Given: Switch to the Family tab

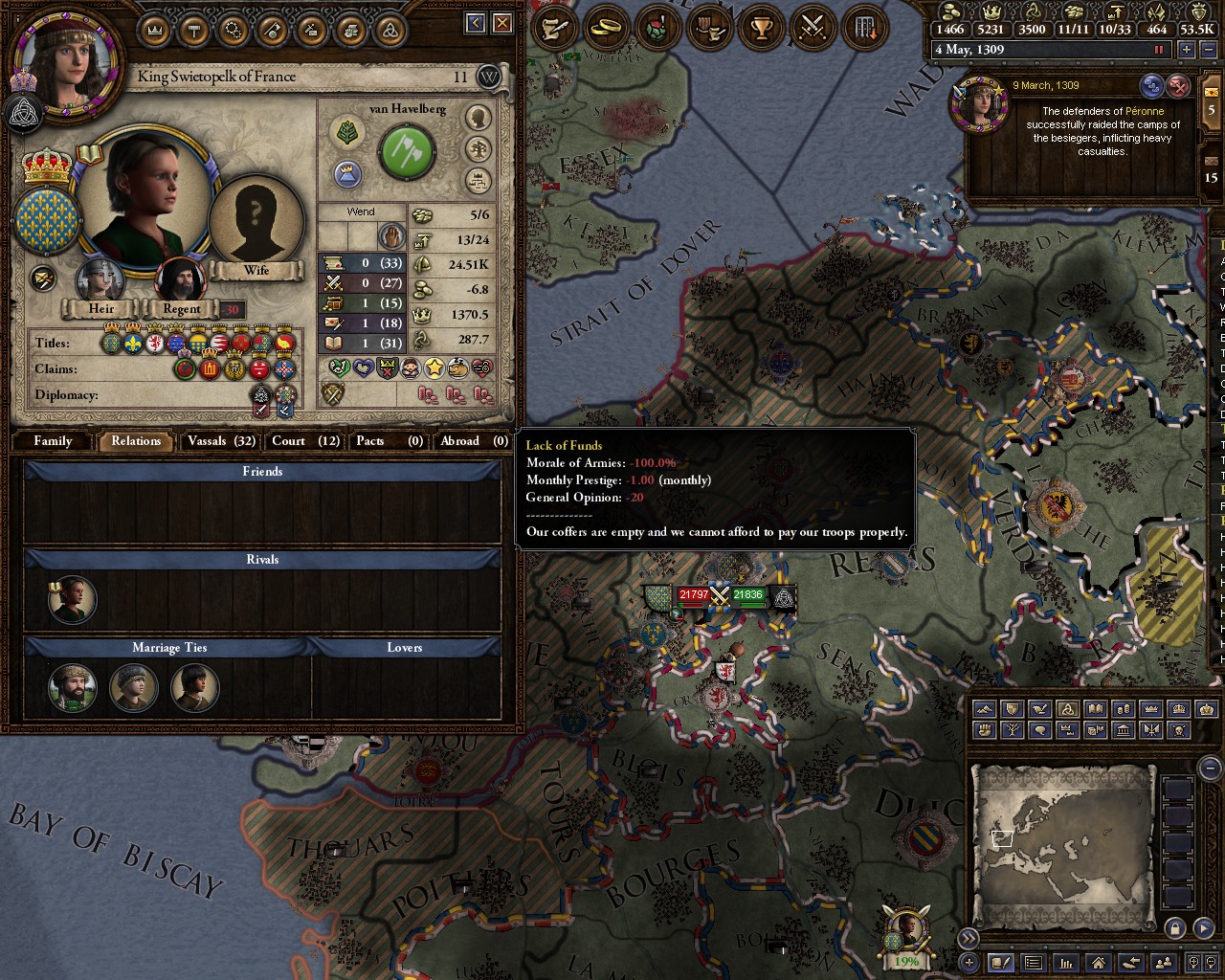Looking at the screenshot, I should 53,441.
